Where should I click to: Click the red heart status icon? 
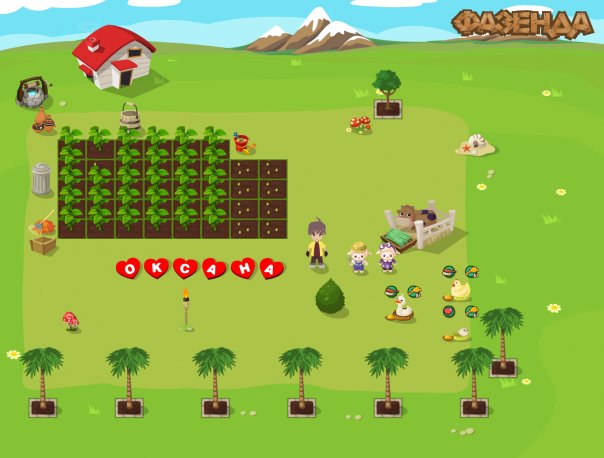tap(449, 311)
